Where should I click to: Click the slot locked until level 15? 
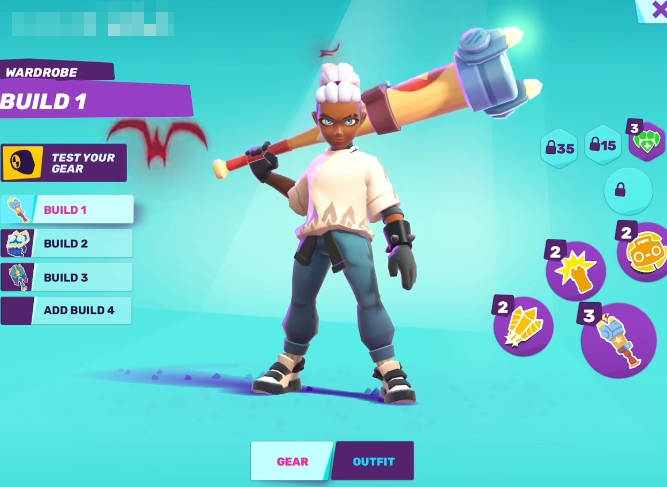603,146
